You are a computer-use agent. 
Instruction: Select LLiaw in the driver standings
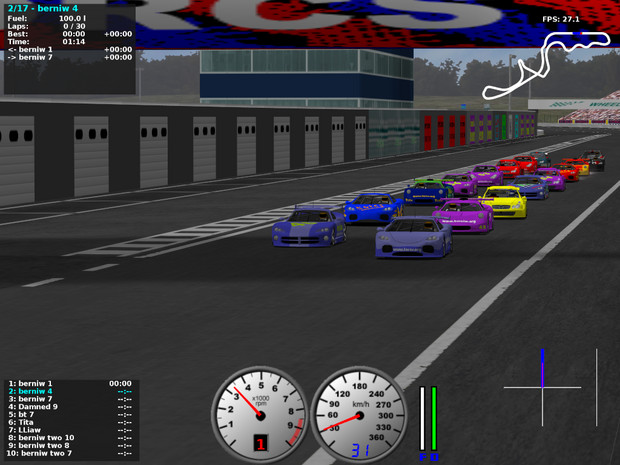click(x=26, y=430)
